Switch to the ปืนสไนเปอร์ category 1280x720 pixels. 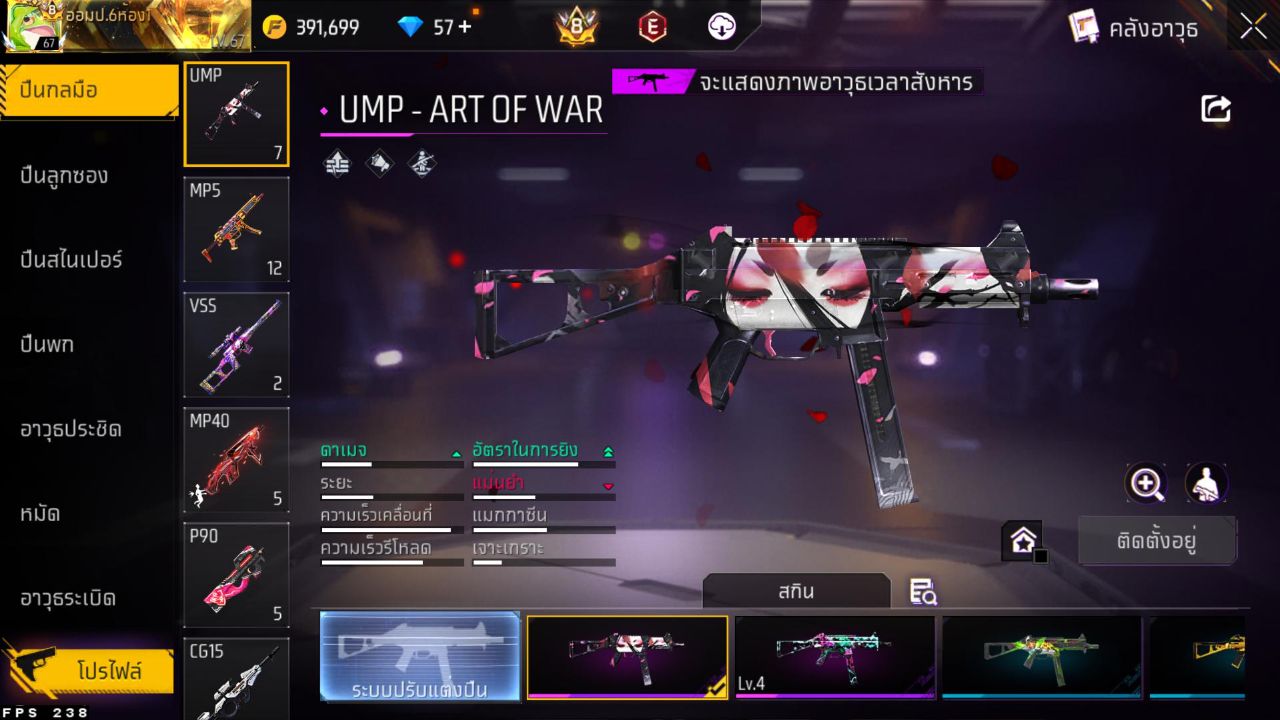(x=70, y=259)
